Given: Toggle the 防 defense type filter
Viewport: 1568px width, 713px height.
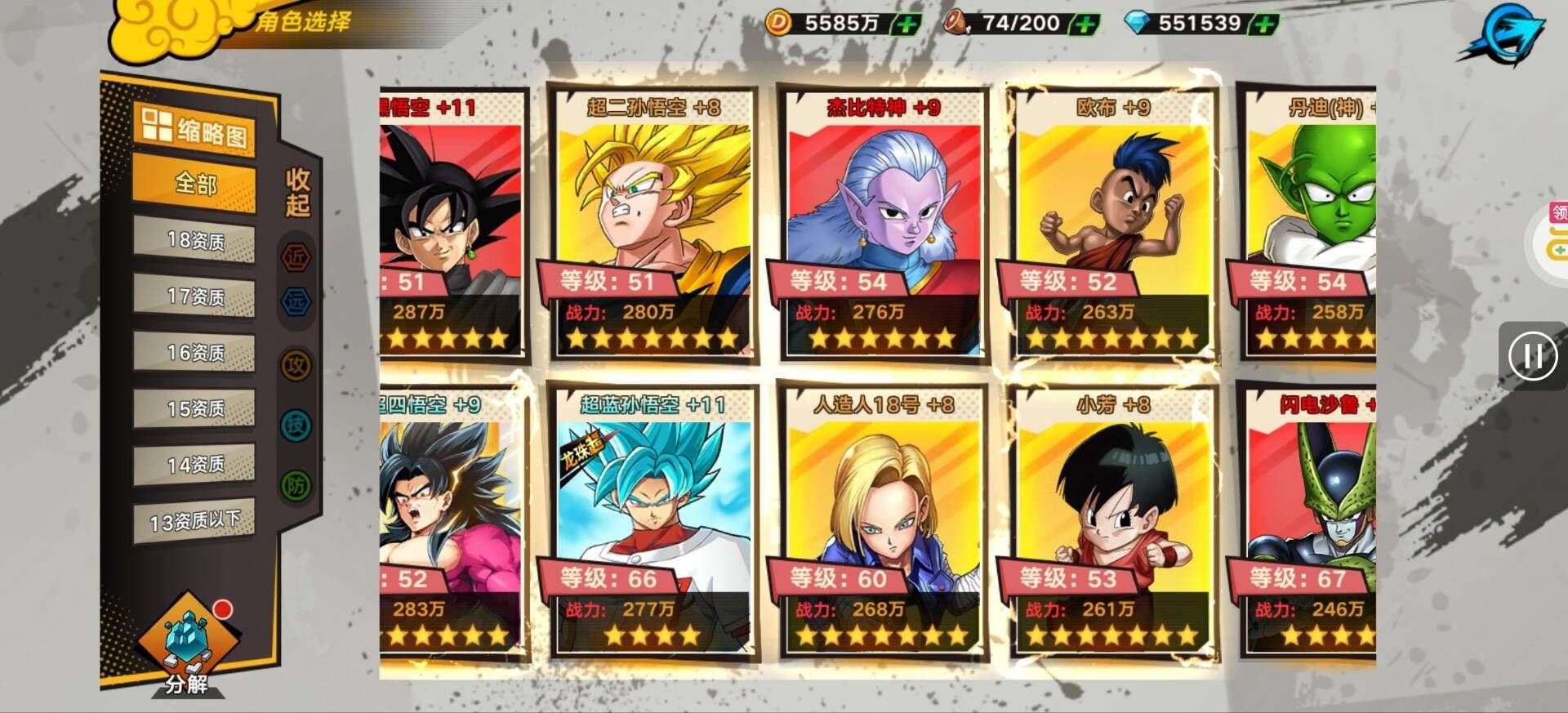Looking at the screenshot, I should 296,486.
